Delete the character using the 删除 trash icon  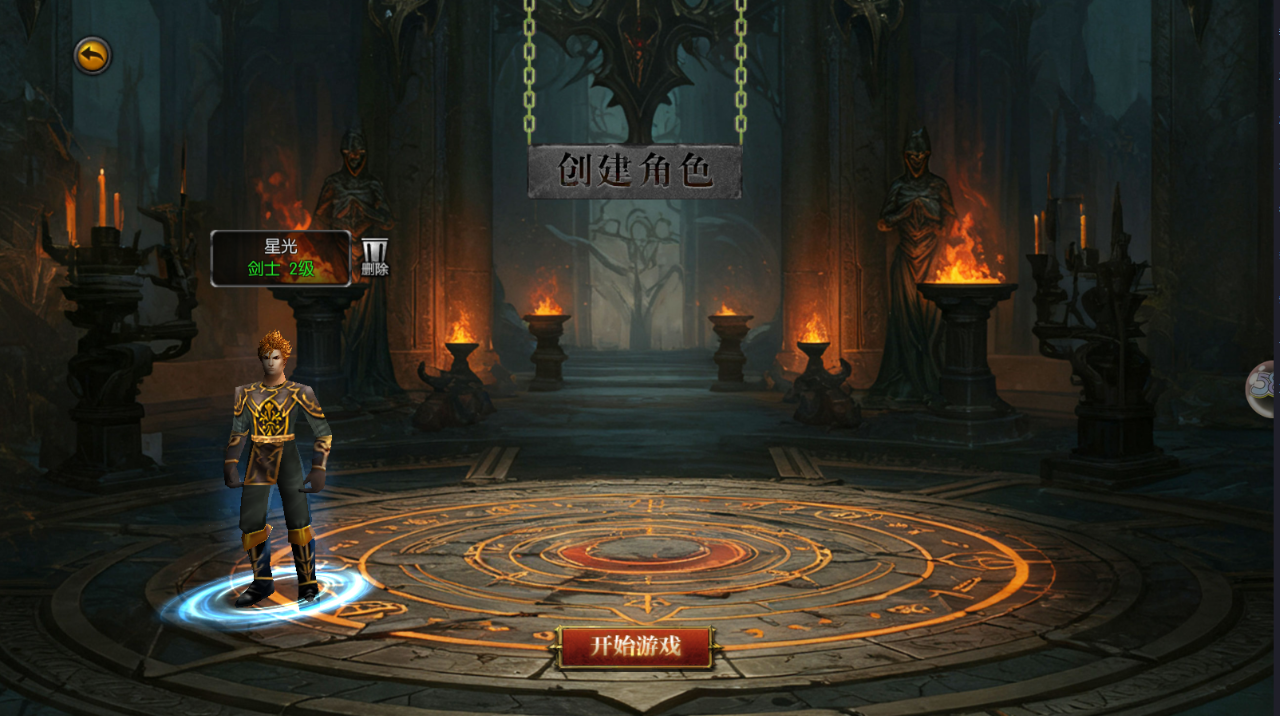375,257
